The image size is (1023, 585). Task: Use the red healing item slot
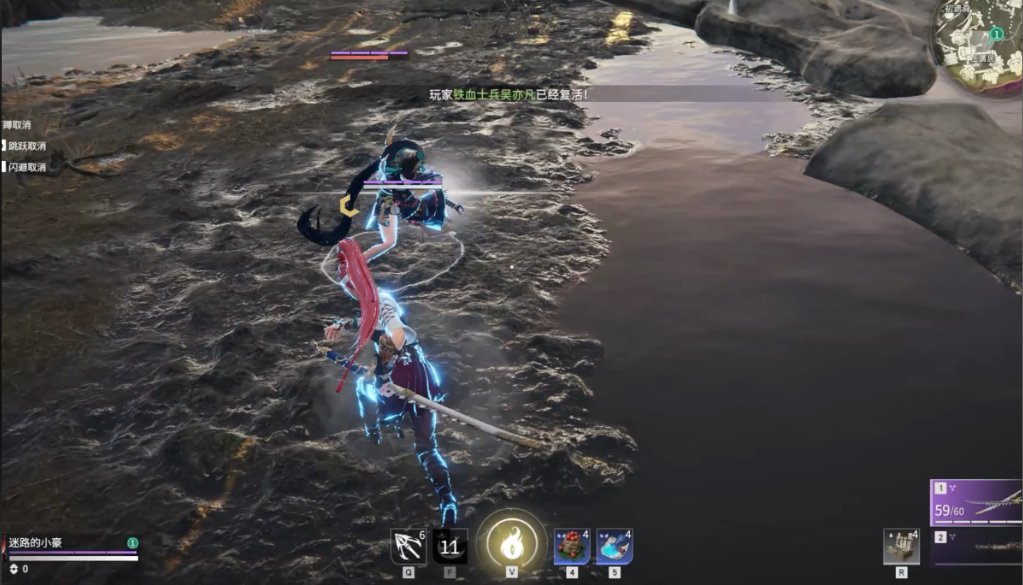click(571, 546)
